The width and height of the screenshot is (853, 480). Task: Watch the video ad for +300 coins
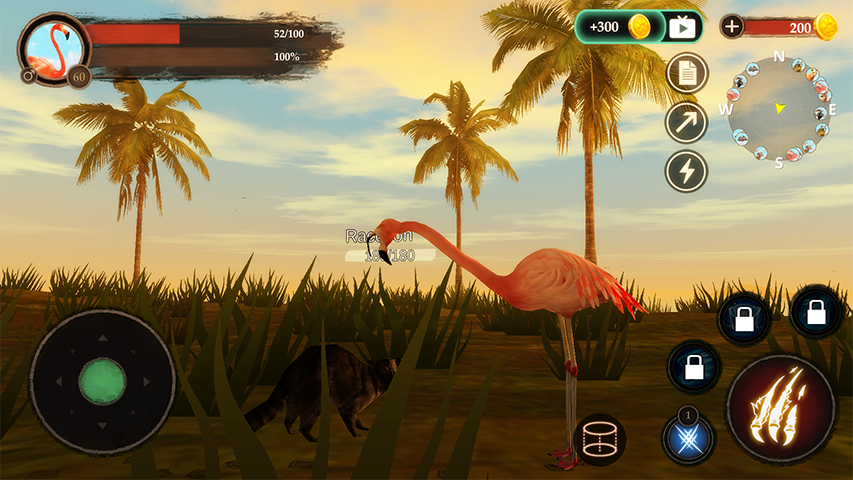(x=639, y=27)
